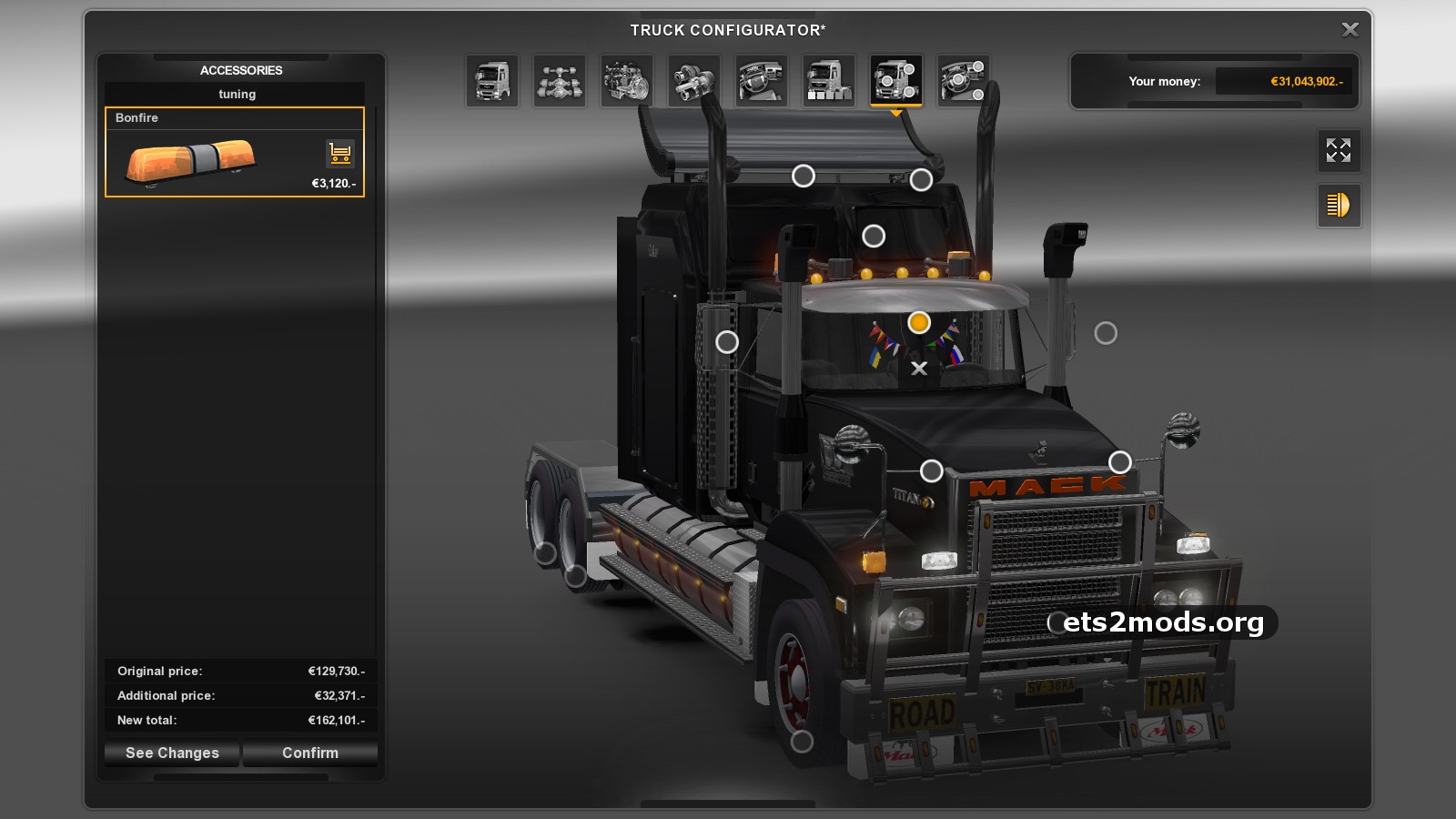Open the transmission tab
This screenshot has height=819, width=1456.
point(694,81)
